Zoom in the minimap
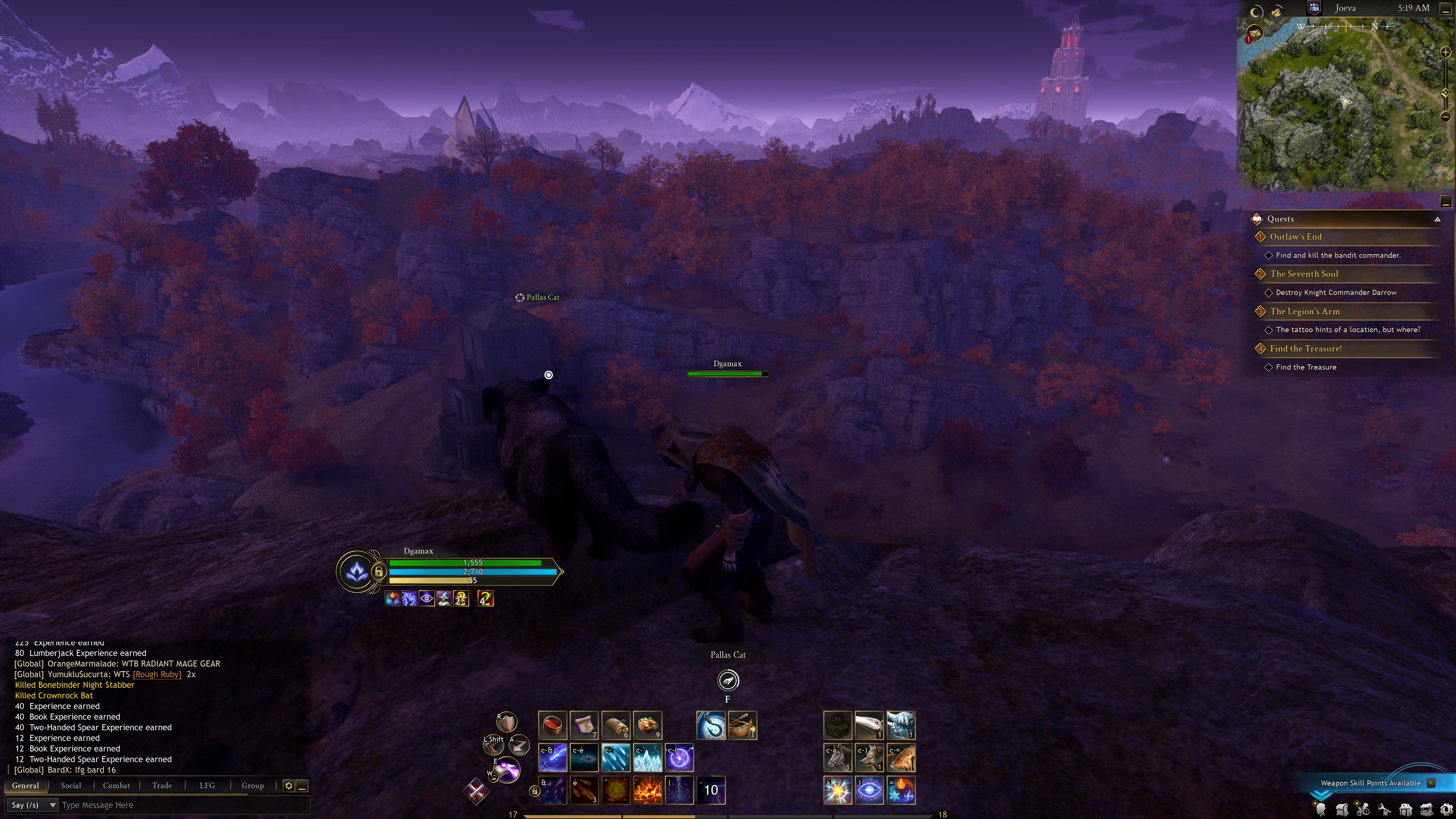Image resolution: width=1456 pixels, height=819 pixels. click(1445, 53)
